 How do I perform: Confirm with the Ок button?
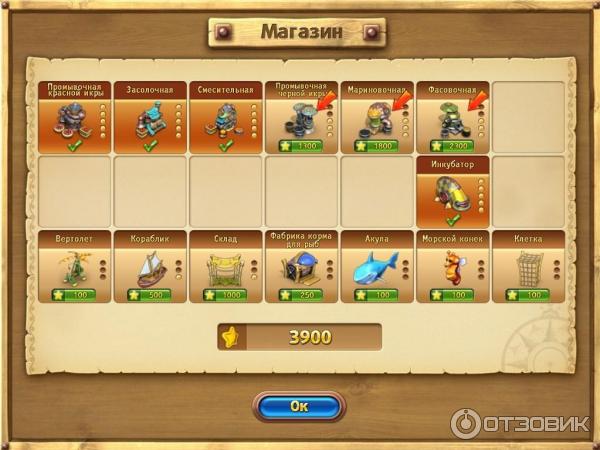(x=299, y=406)
